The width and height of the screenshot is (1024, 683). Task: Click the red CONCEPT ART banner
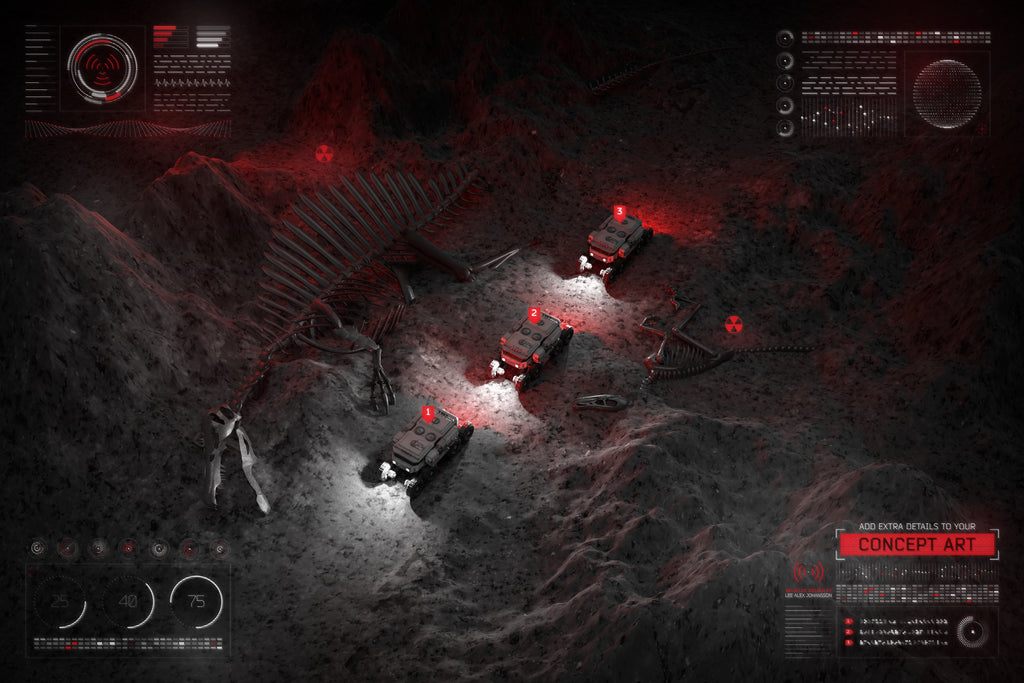(x=917, y=545)
